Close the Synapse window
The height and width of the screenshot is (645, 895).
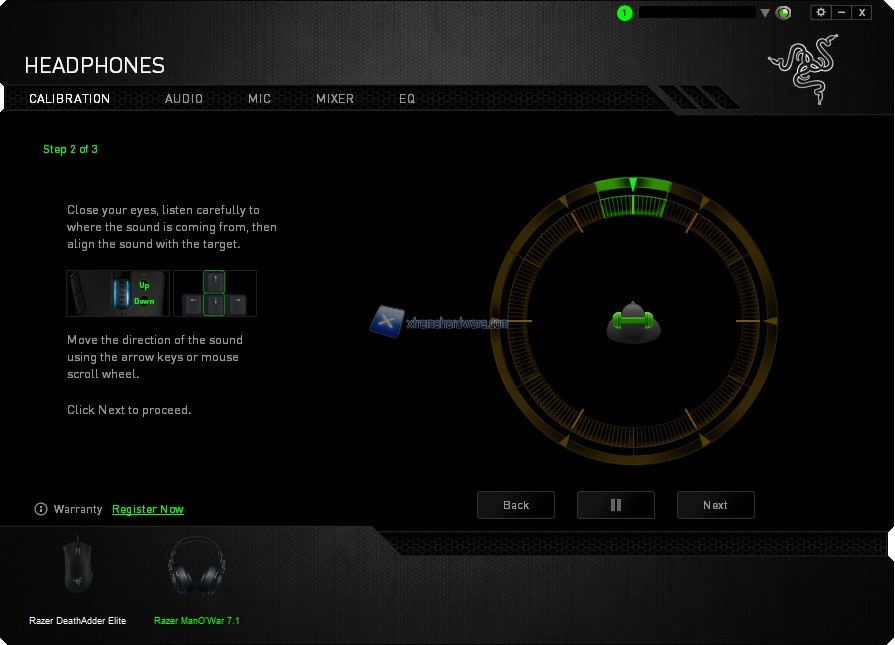coord(862,12)
